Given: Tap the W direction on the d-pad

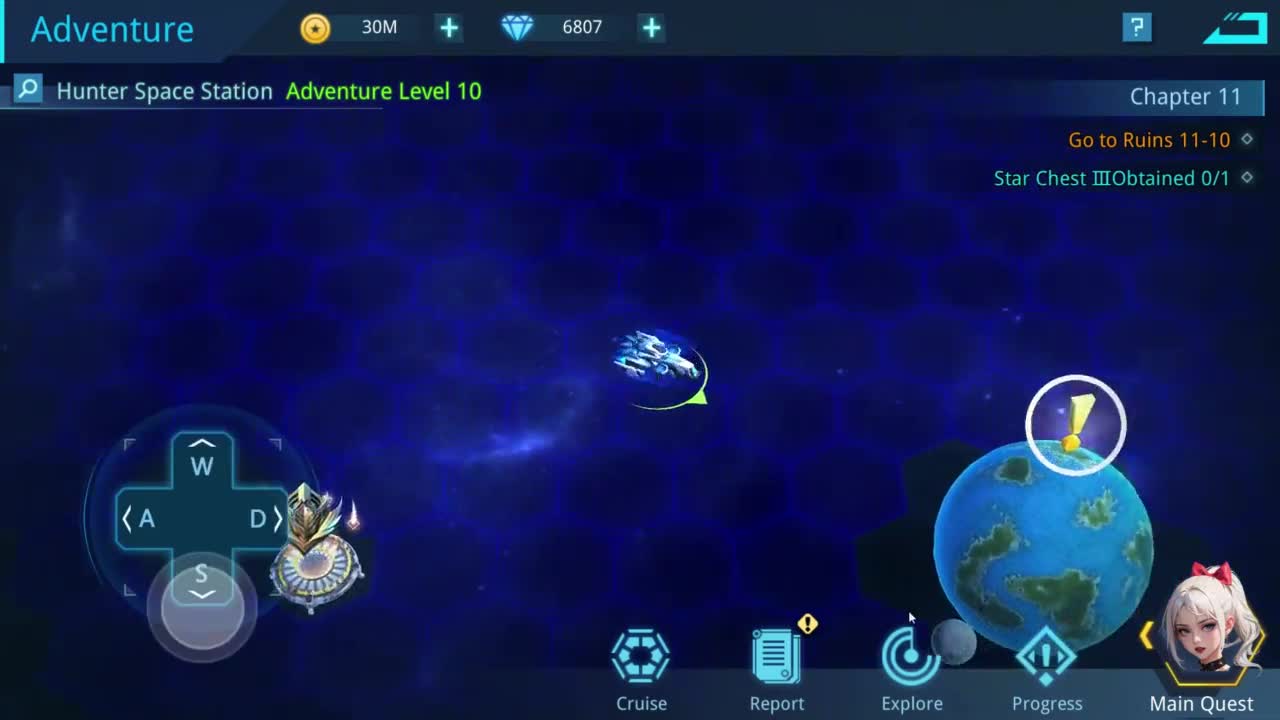Looking at the screenshot, I should pyautogui.click(x=202, y=461).
